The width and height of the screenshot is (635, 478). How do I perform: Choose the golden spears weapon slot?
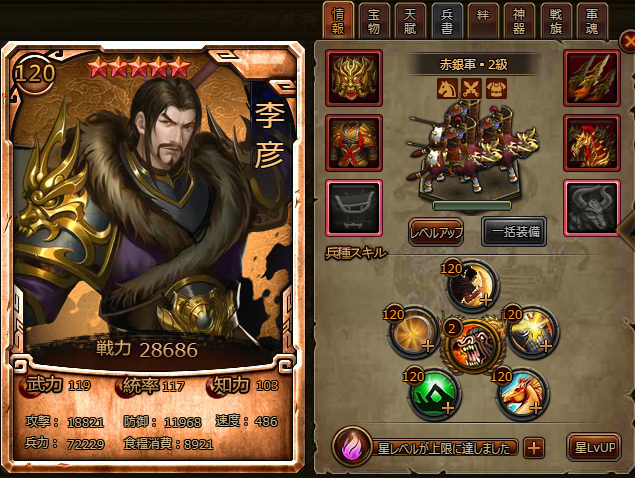pyautogui.click(x=591, y=76)
